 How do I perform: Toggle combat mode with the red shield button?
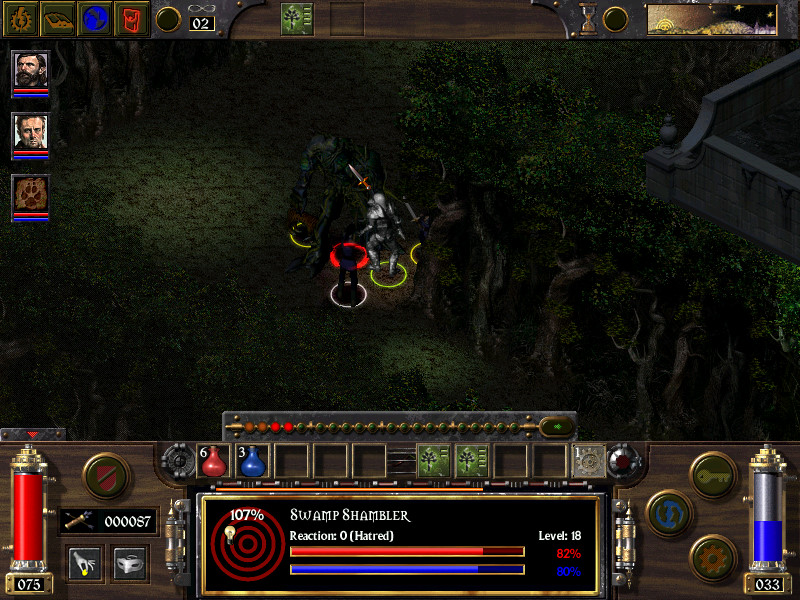(x=103, y=474)
